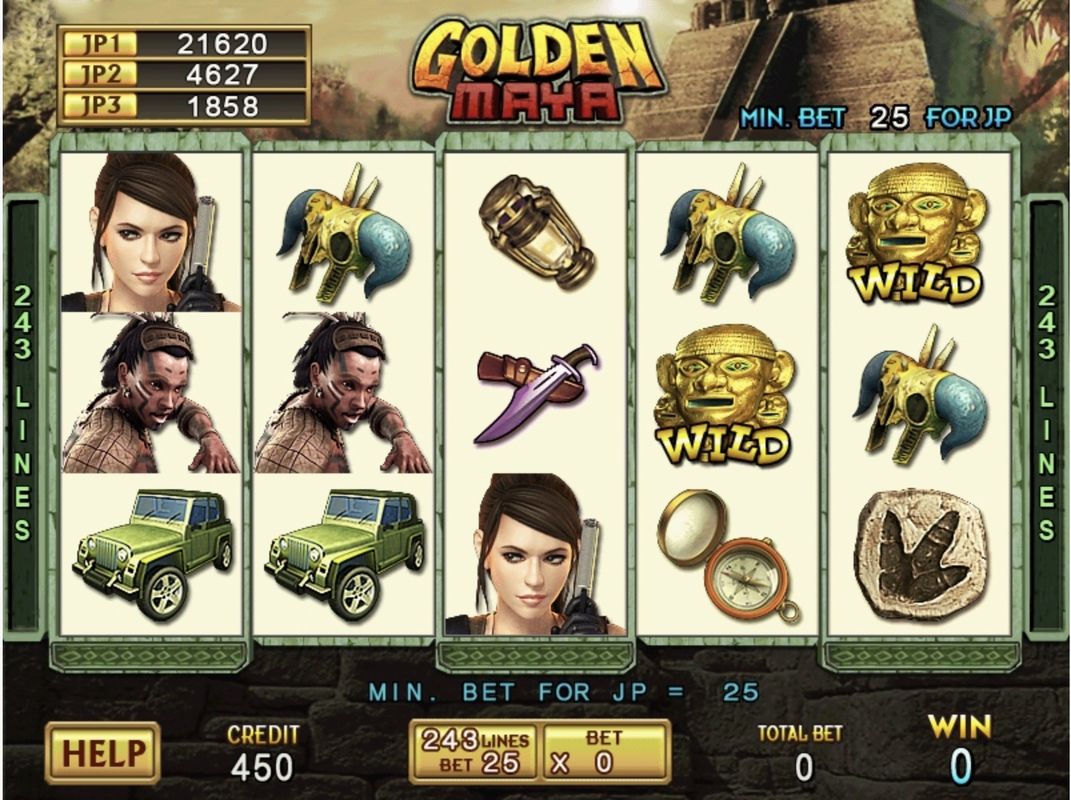Screen dimensions: 1071x800
Task: Open the HELP screen
Action: point(102,751)
